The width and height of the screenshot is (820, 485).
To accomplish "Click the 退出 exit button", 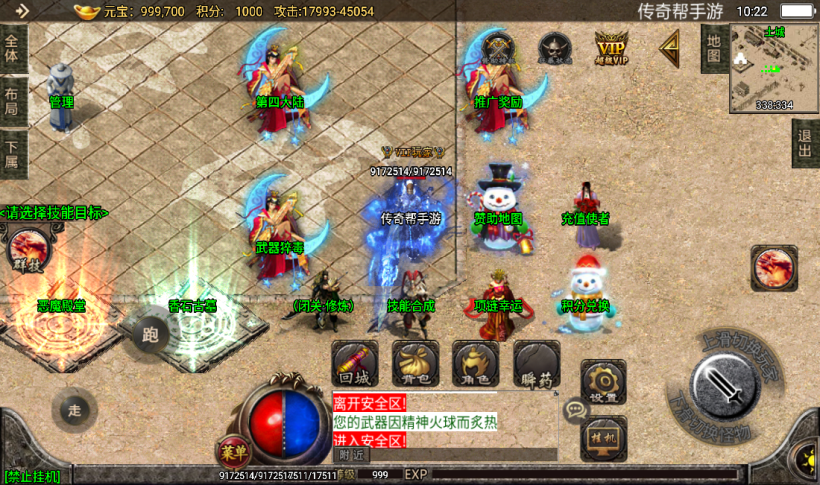I will coord(804,144).
